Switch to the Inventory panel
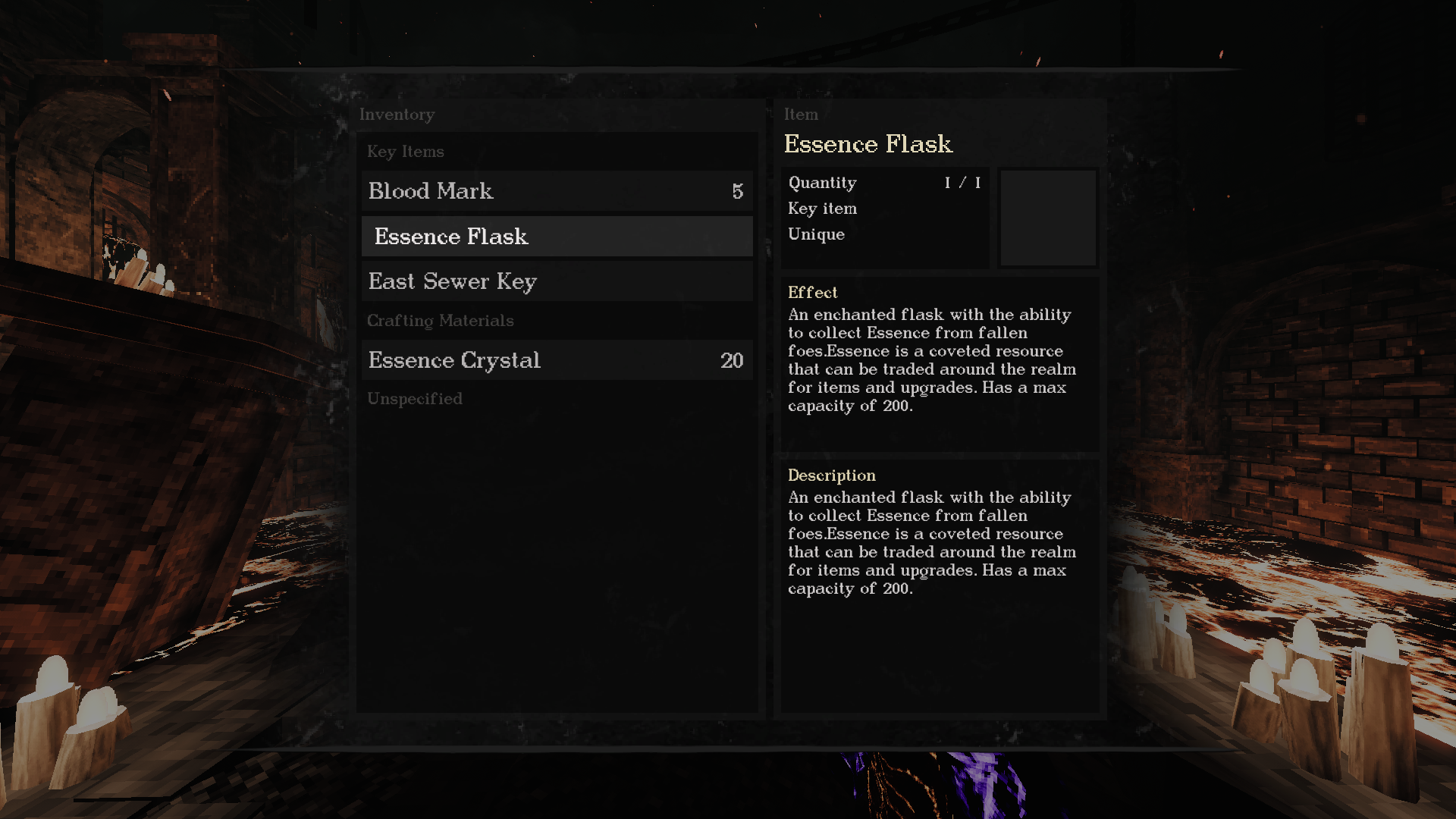The width and height of the screenshot is (1456, 819). [x=397, y=115]
